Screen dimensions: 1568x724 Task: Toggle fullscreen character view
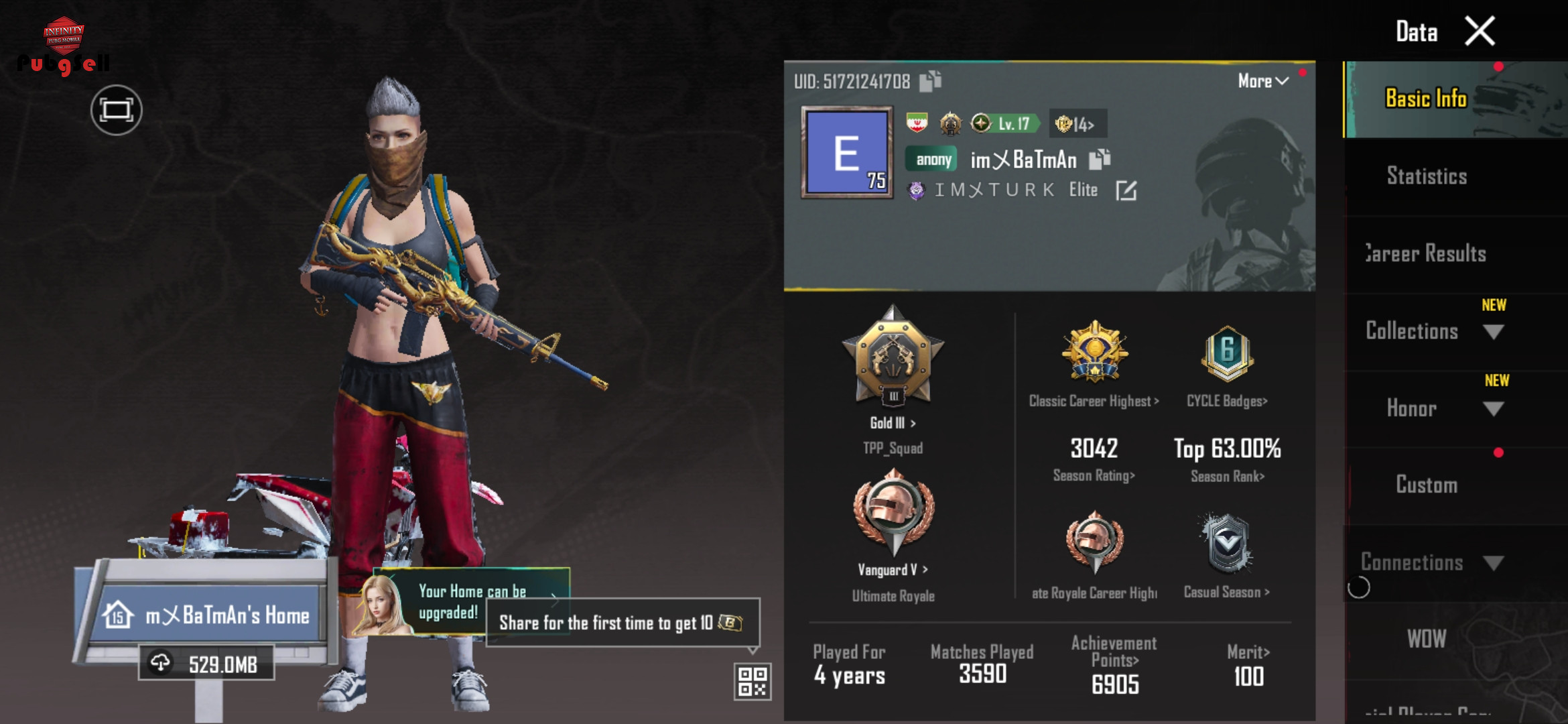(x=117, y=110)
